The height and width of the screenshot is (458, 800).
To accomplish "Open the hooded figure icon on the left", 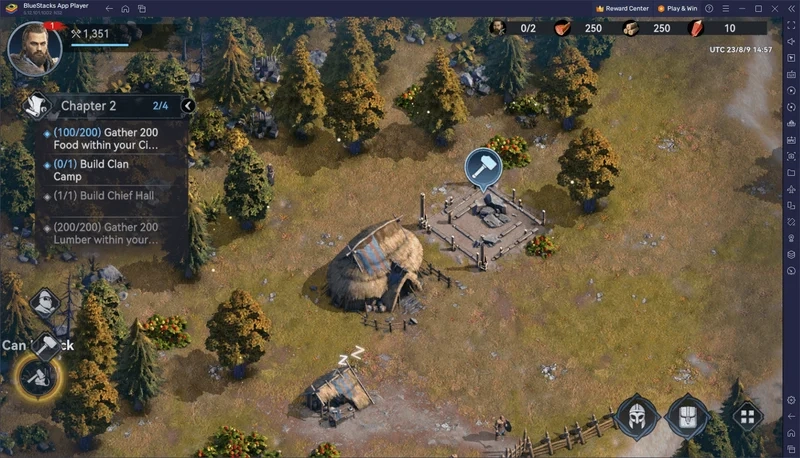I will [46, 303].
